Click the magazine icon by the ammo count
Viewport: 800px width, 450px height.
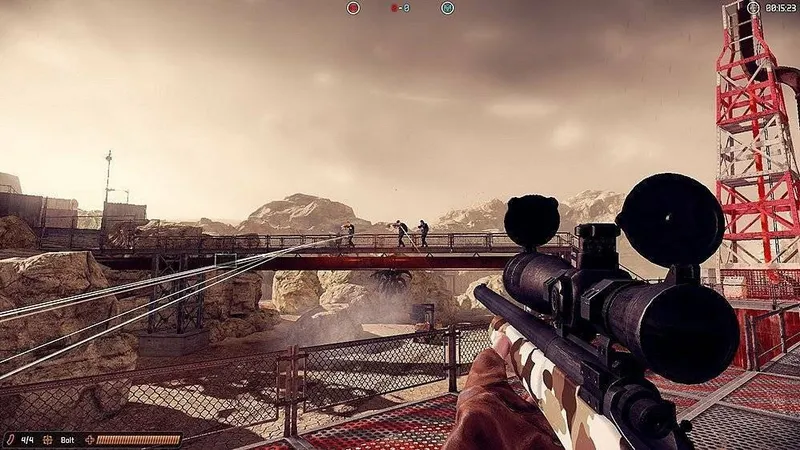pyautogui.click(x=12, y=439)
